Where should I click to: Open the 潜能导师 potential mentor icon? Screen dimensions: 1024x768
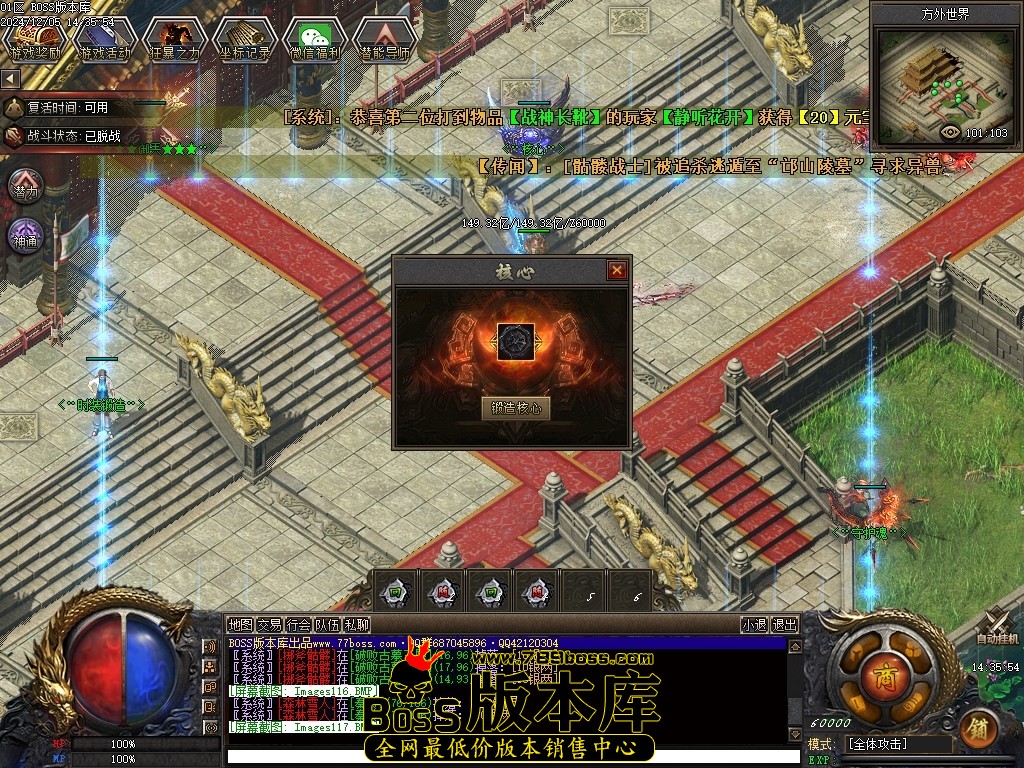[384, 40]
